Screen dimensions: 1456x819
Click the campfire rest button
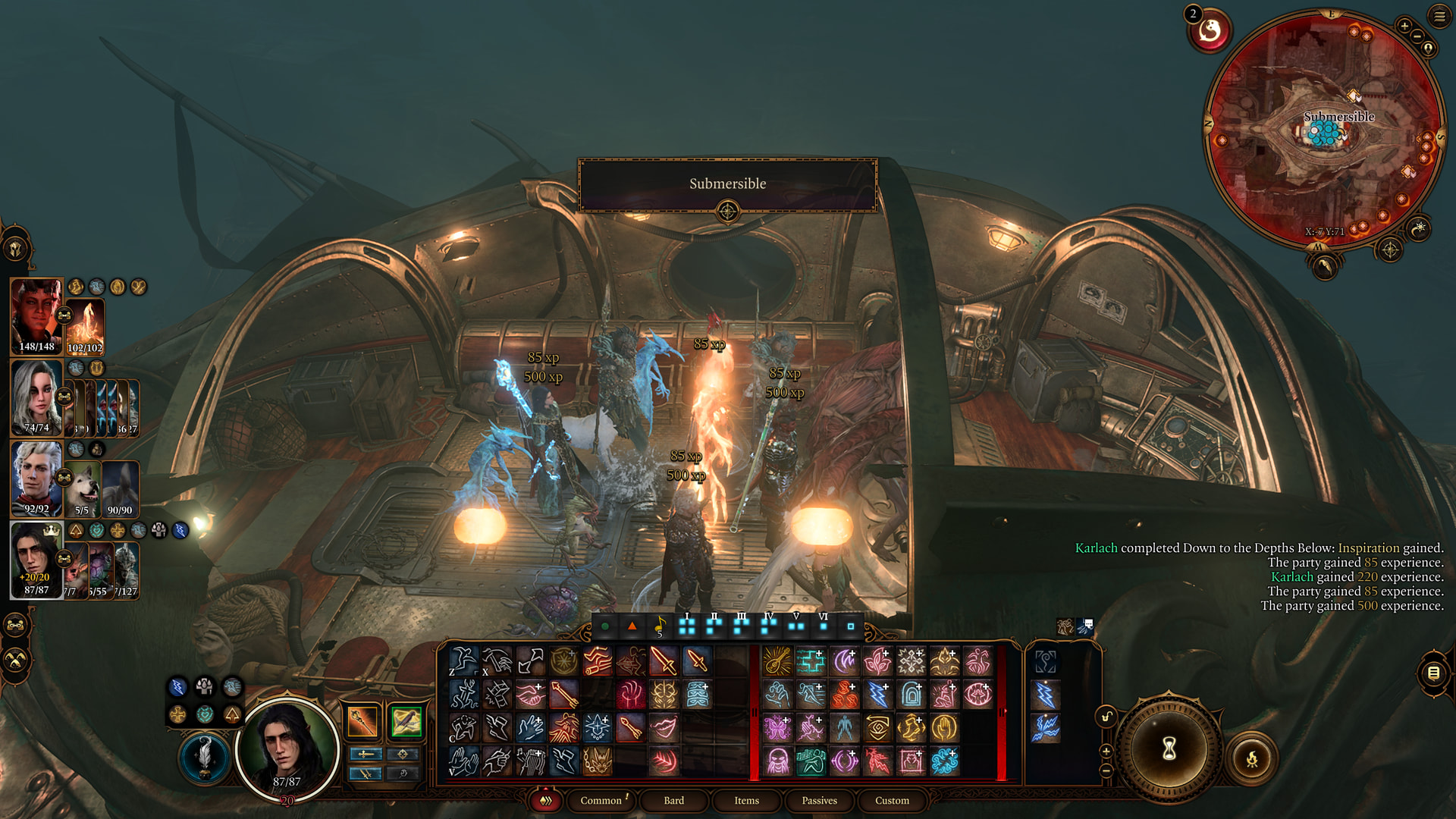[1252, 758]
